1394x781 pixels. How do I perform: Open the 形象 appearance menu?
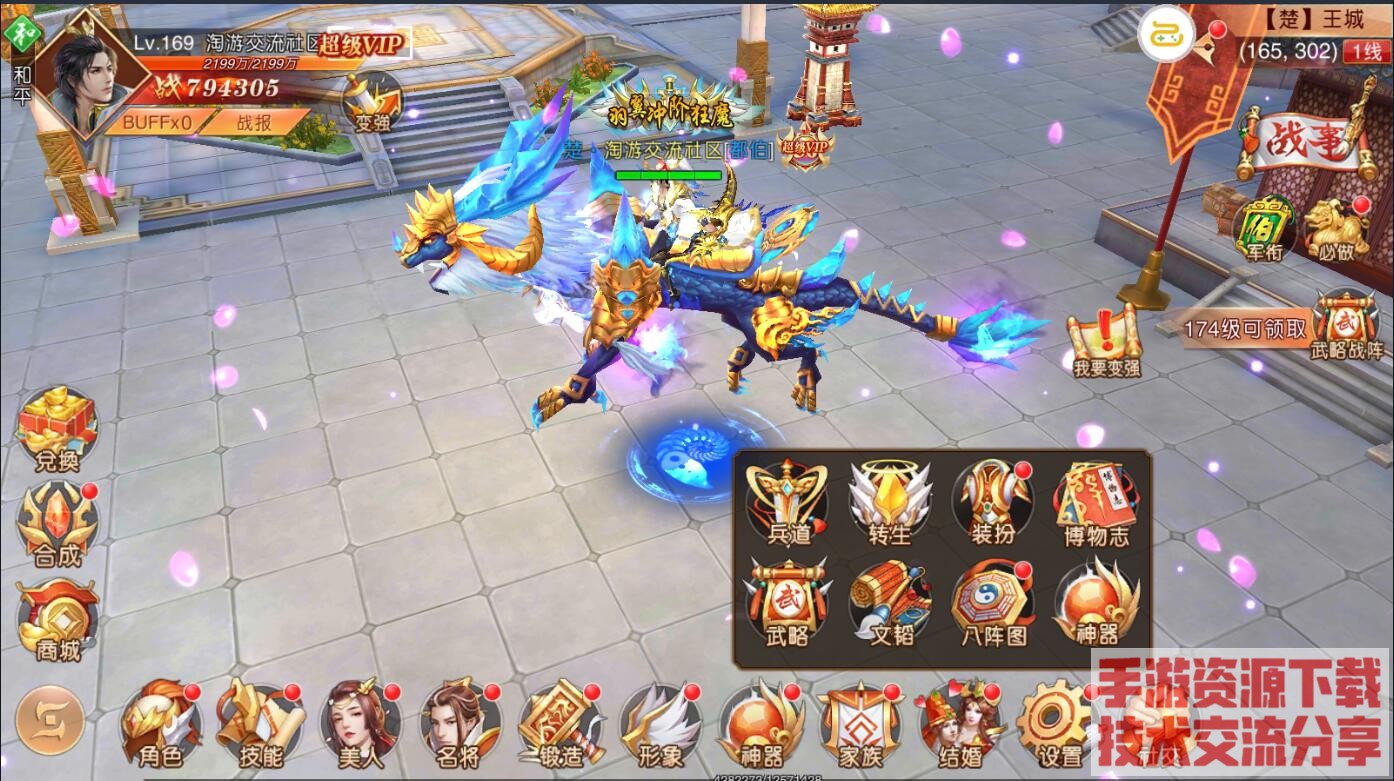tap(658, 723)
